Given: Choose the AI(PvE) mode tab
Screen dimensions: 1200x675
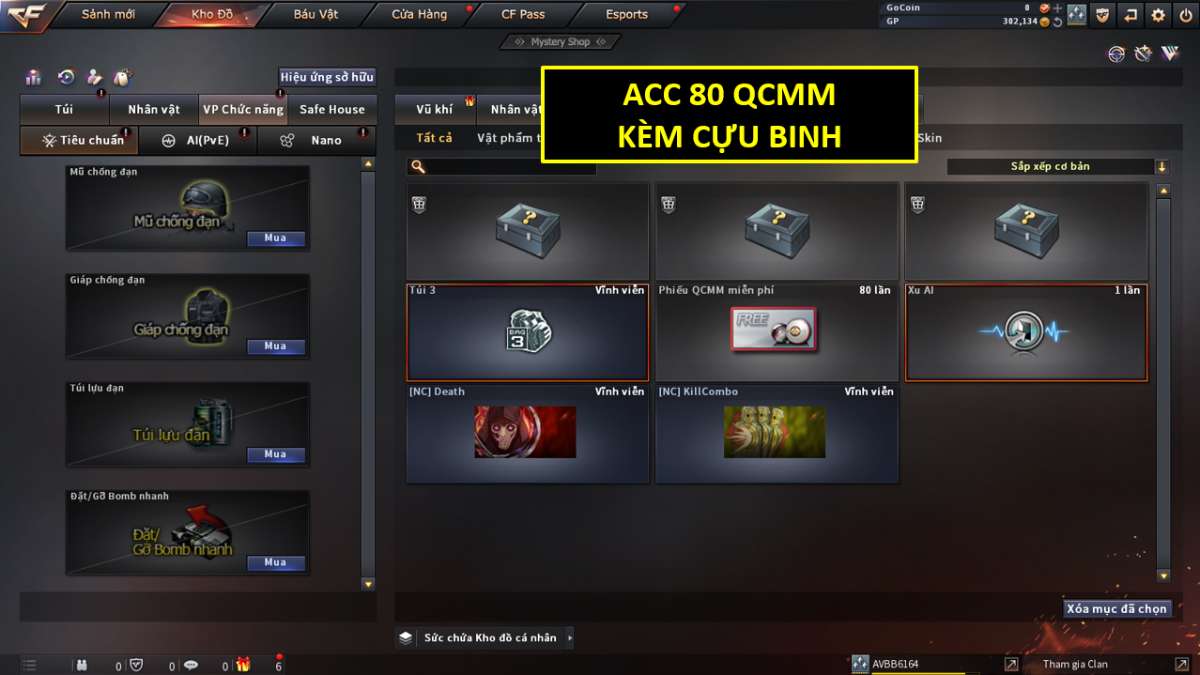Looking at the screenshot, I should tap(196, 141).
